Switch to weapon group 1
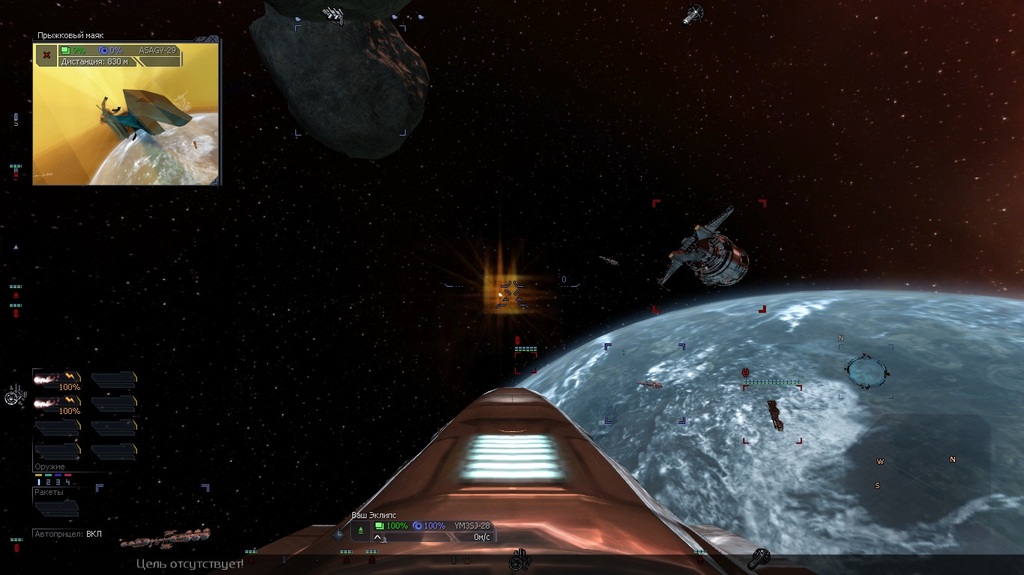This screenshot has width=1024, height=575. (x=39, y=482)
